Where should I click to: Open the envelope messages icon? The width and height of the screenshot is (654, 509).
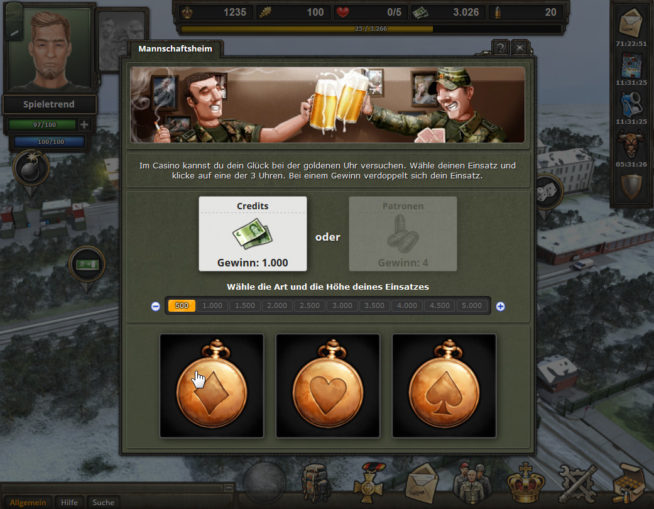(421, 486)
